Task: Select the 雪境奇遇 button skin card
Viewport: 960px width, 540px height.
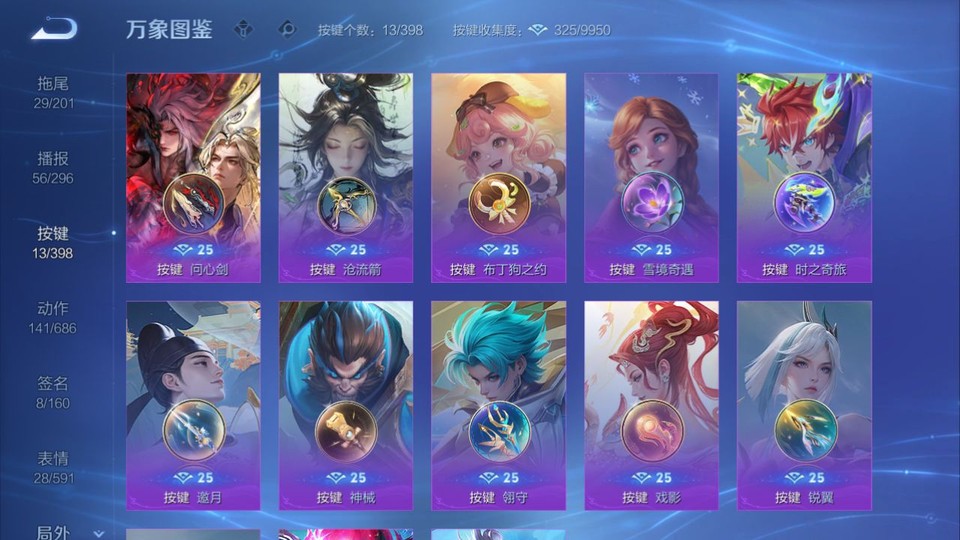Action: point(651,178)
